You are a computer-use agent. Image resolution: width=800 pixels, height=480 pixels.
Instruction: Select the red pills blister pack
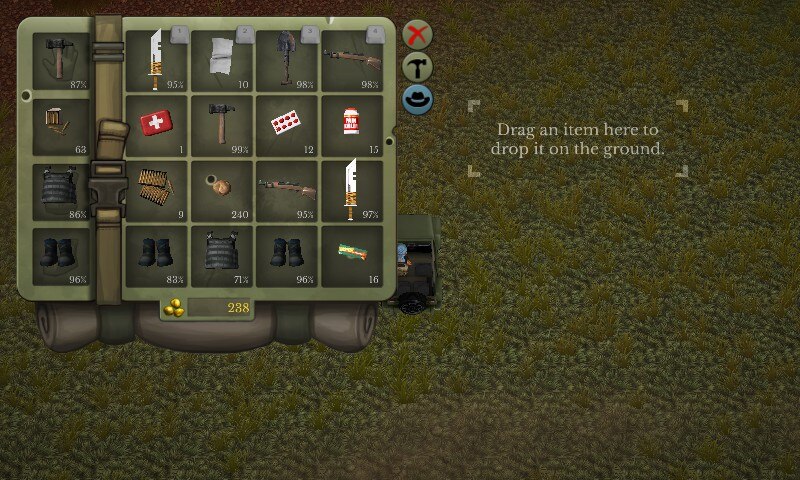tap(287, 125)
